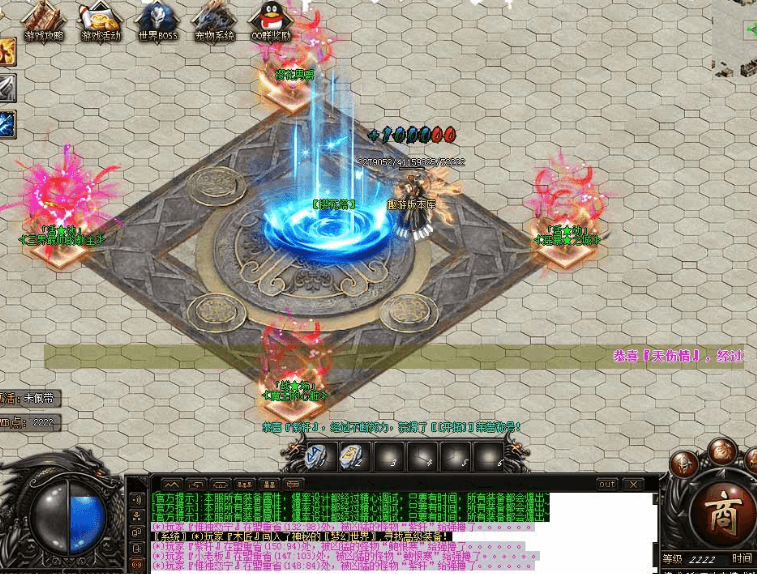This screenshot has width=757, height=574.
Task: Activate the silver blade skill icon on left edge
Action: click(6, 88)
